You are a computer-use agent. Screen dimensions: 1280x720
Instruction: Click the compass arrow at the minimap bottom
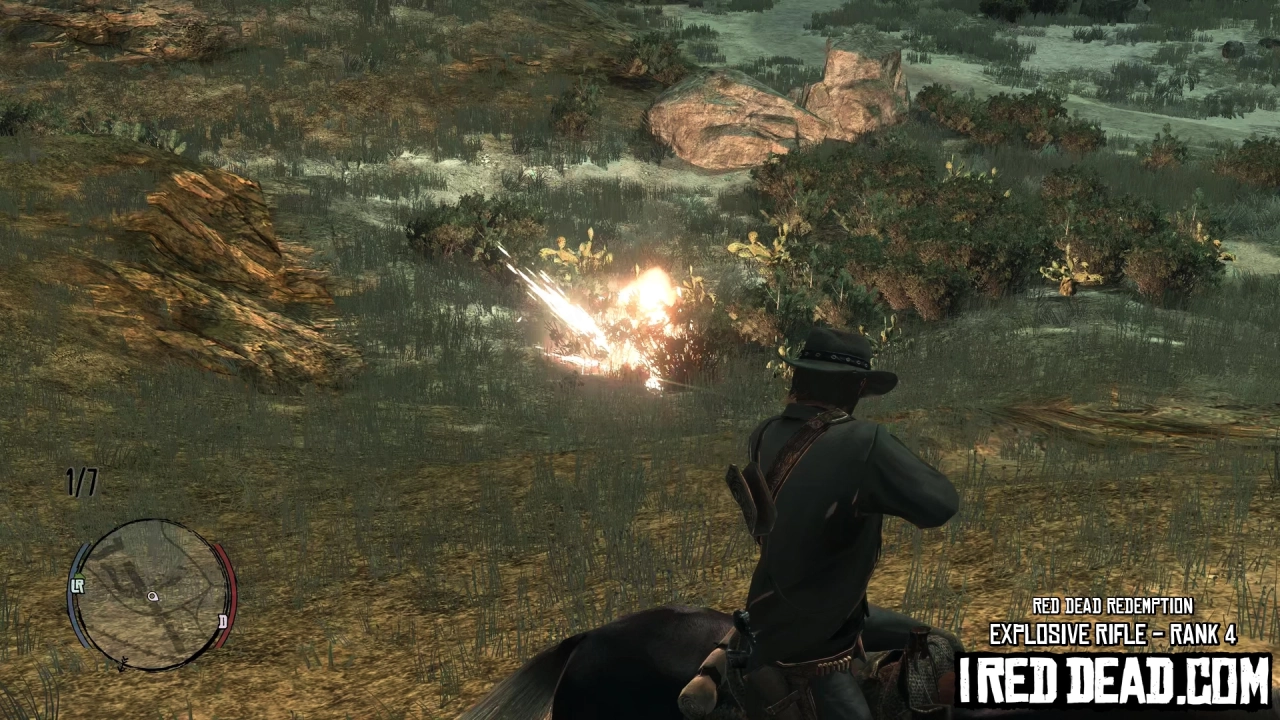(x=122, y=663)
